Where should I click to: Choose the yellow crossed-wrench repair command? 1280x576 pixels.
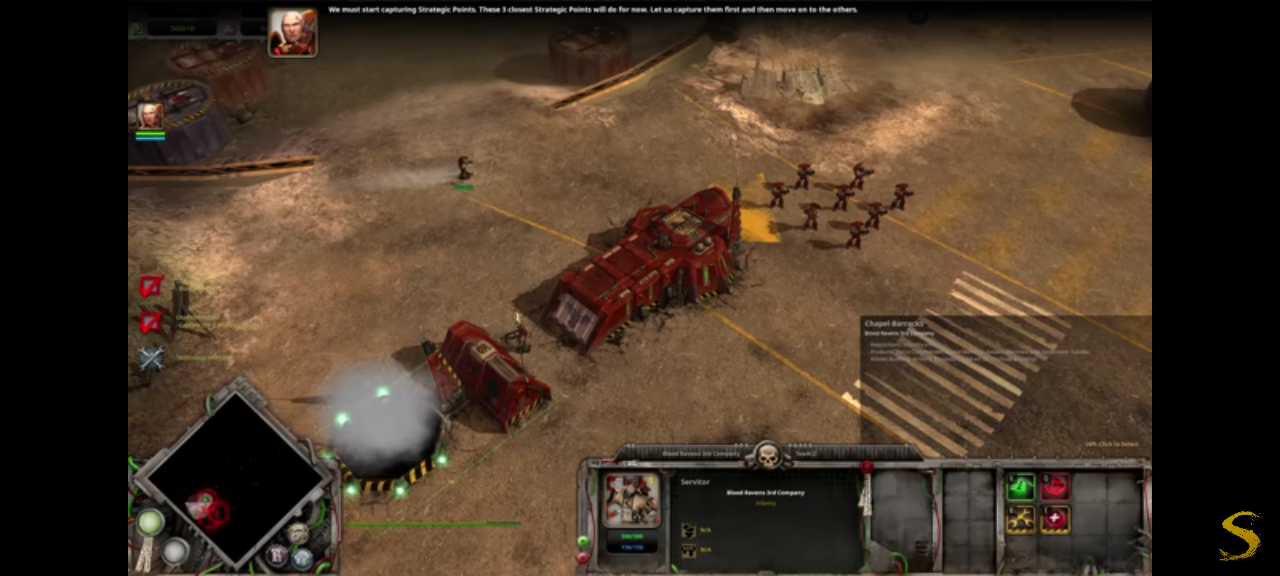pos(1020,519)
